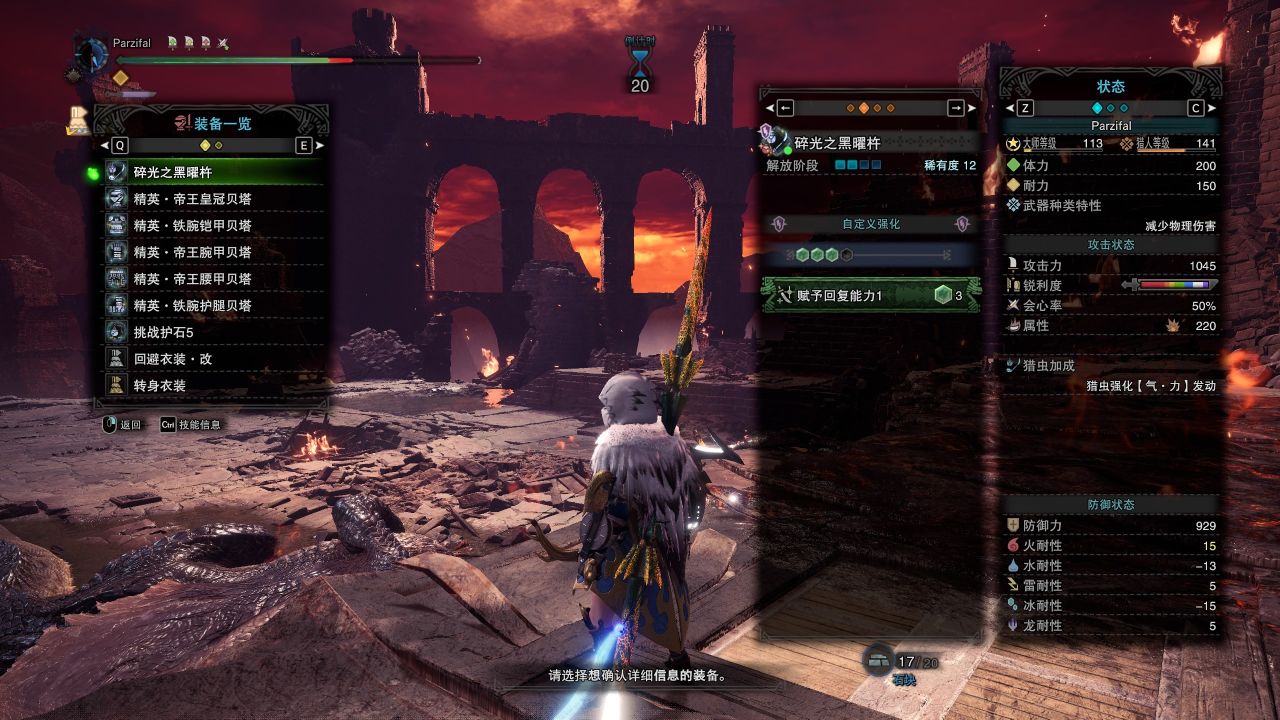Select 精英·帝王腰甲贝塔 waist armor

pos(214,279)
